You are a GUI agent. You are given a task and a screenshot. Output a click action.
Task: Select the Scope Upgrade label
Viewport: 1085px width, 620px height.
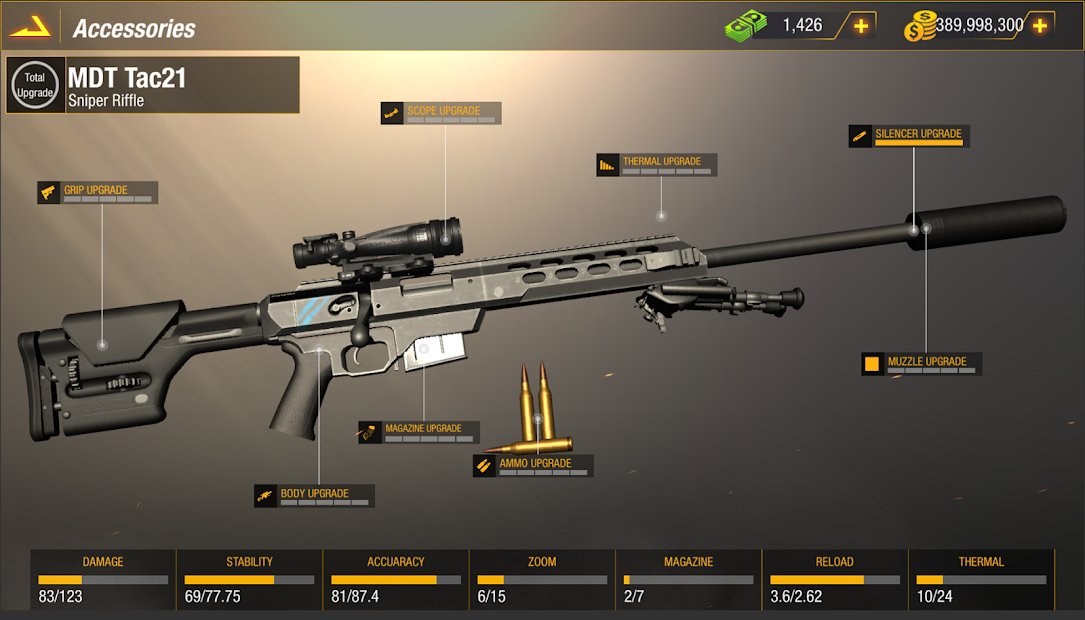(x=441, y=113)
